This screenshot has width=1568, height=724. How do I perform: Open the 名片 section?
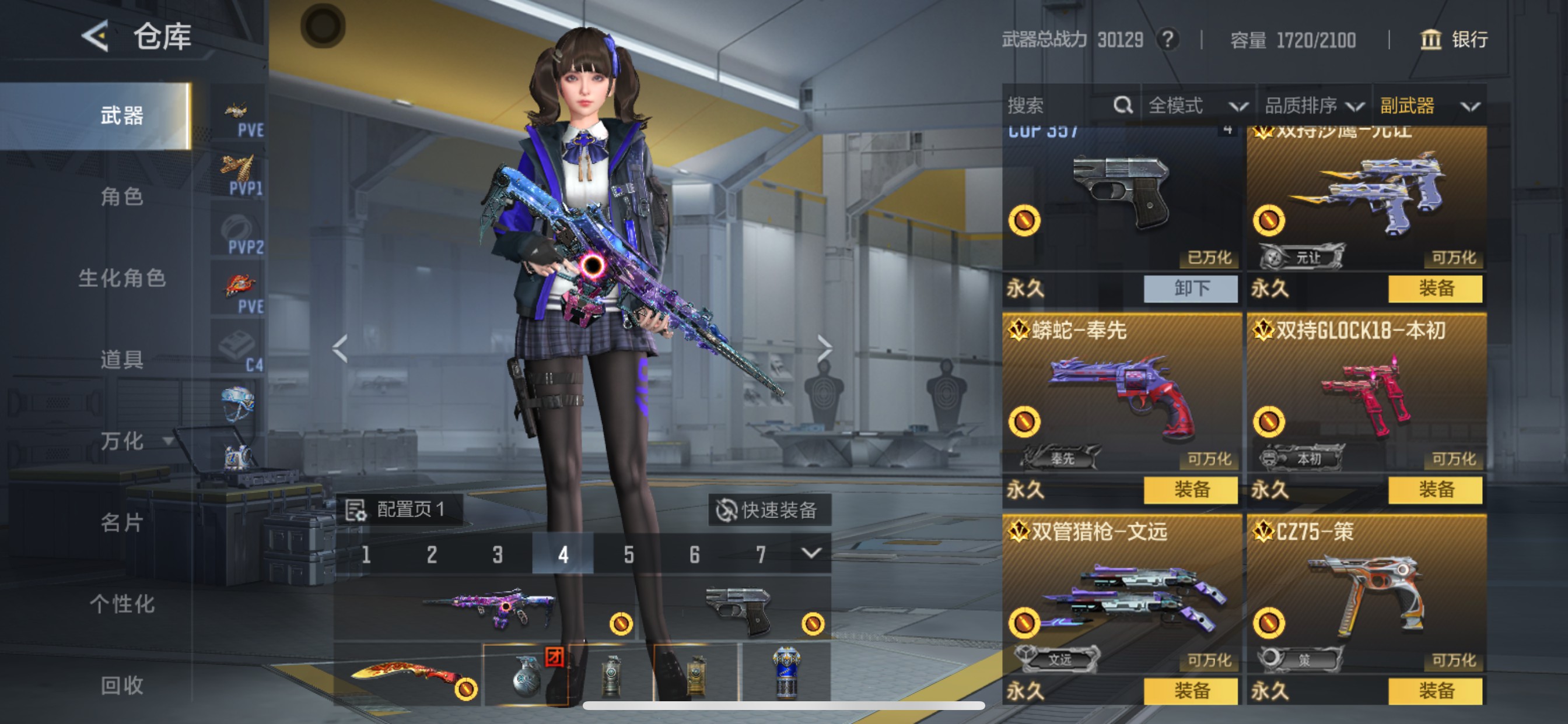click(x=122, y=523)
